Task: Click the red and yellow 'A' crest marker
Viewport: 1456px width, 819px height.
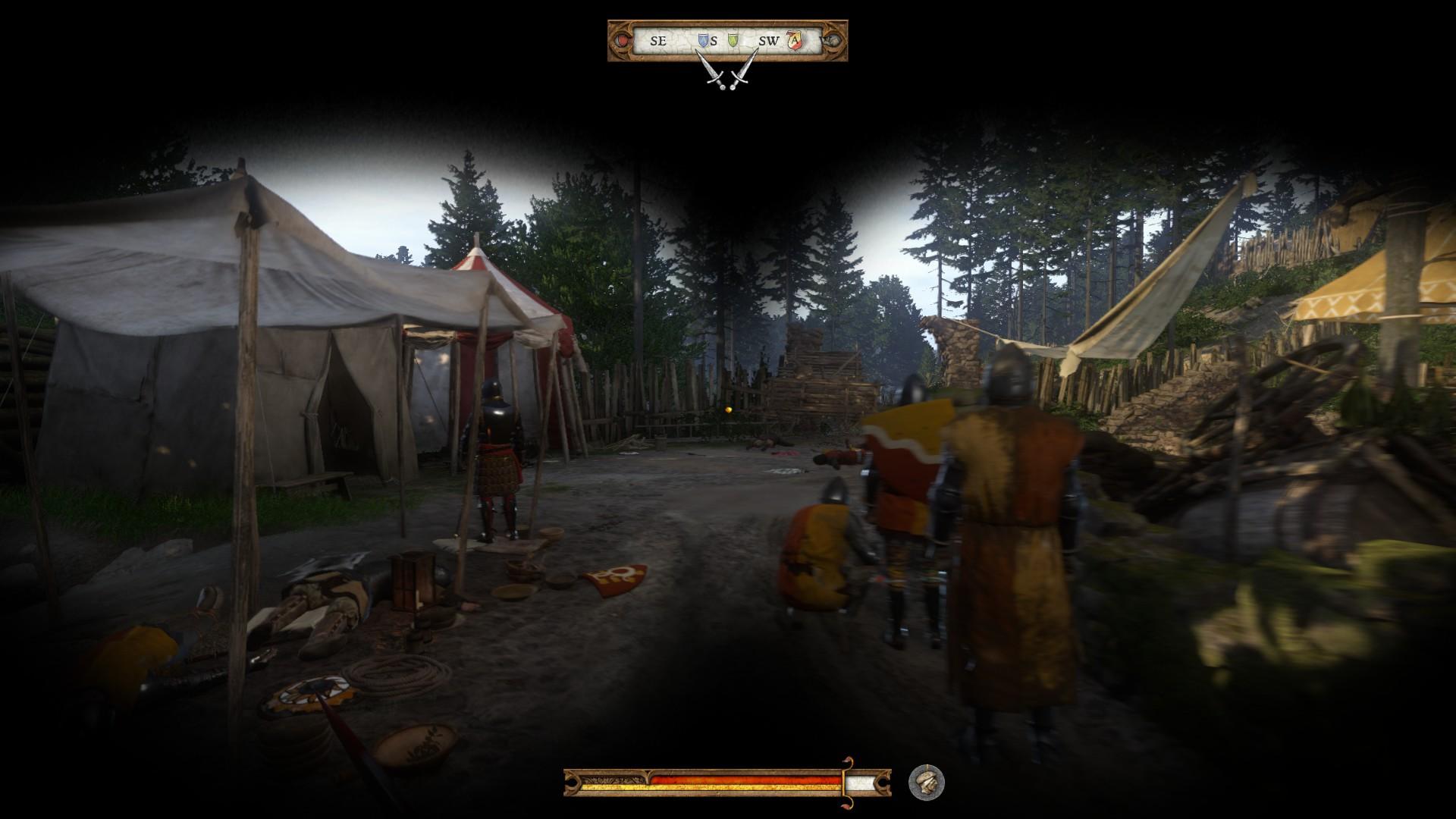Action: click(x=794, y=40)
